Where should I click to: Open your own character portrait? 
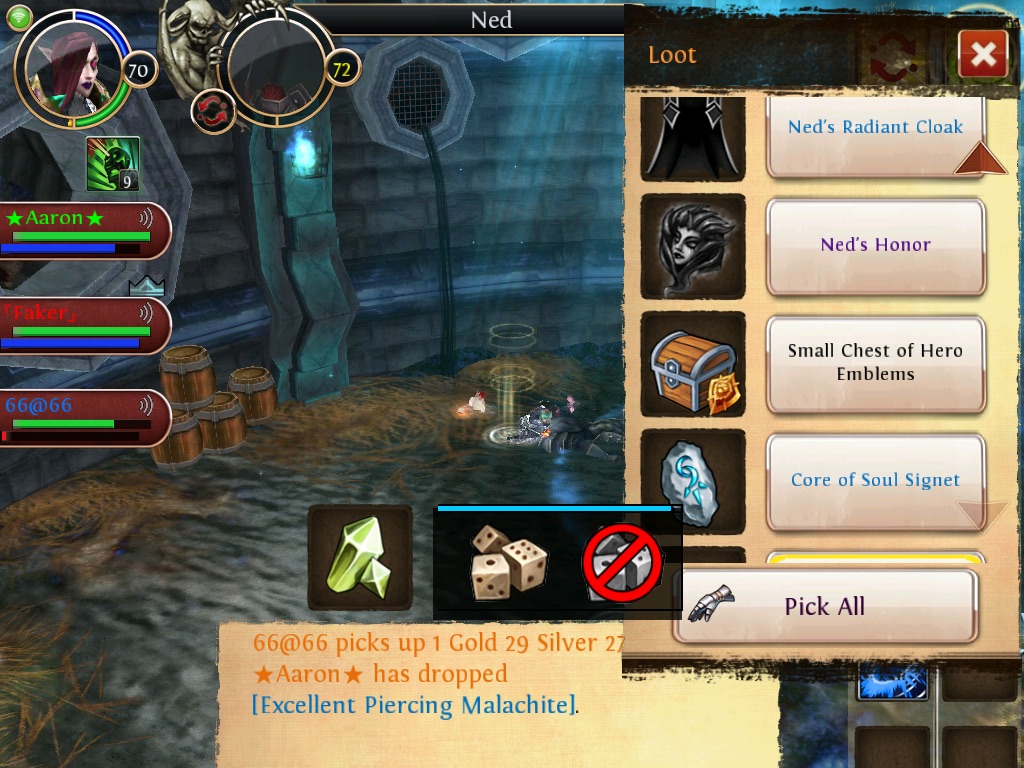pyautogui.click(x=72, y=68)
